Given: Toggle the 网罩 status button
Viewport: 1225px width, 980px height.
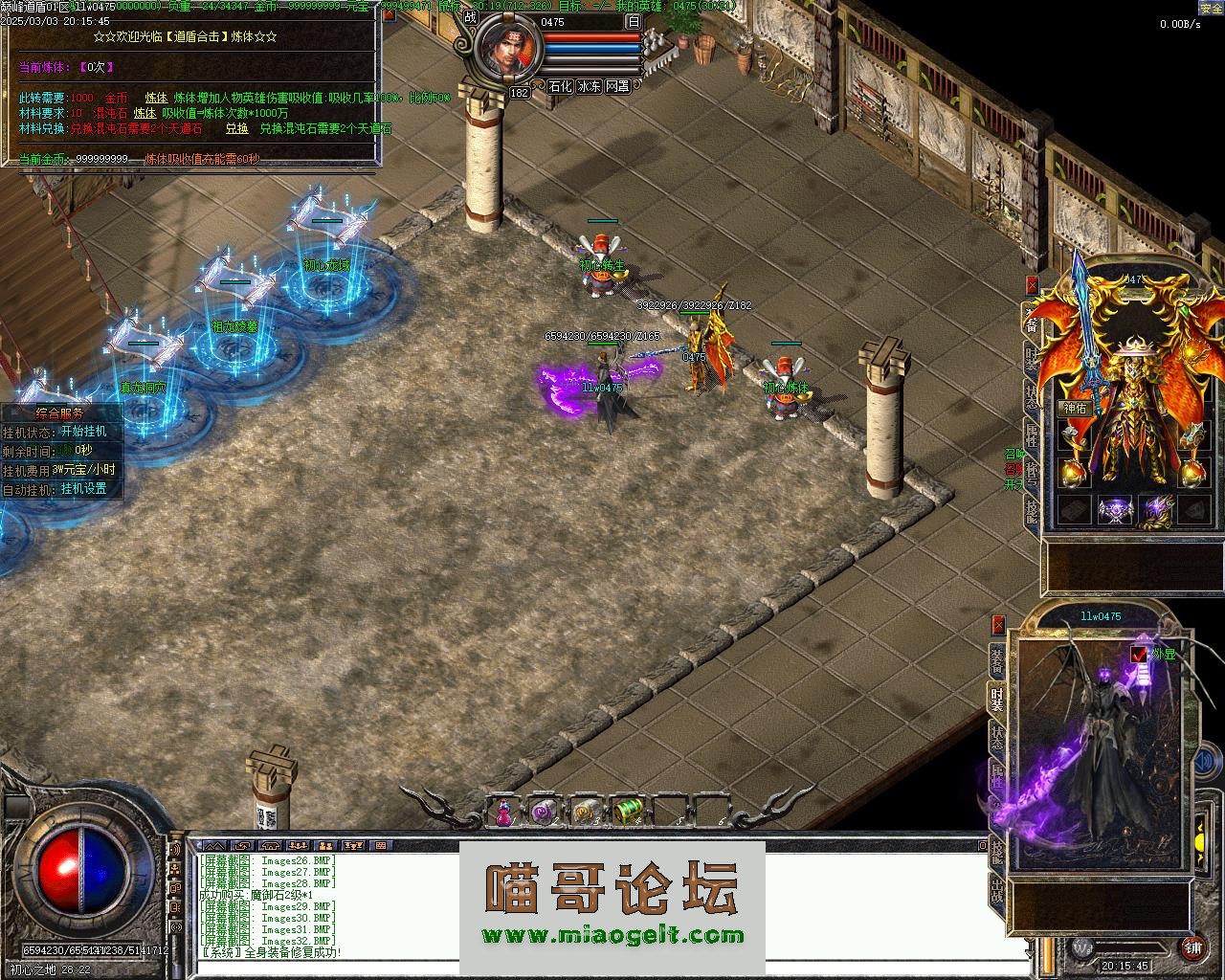Looking at the screenshot, I should pyautogui.click(x=617, y=86).
